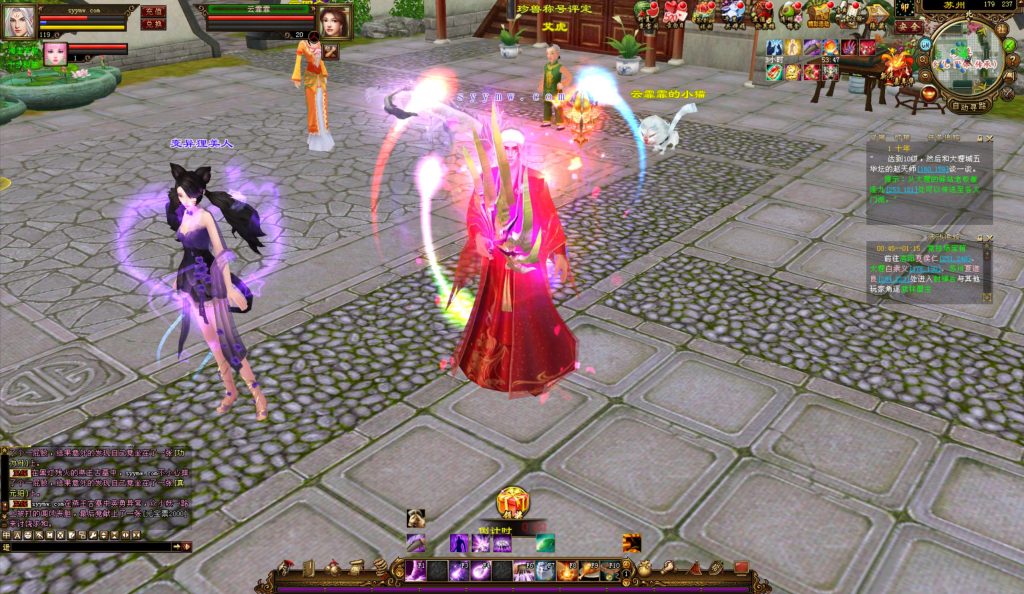Select the pet head icon above hotbar

pos(415,518)
